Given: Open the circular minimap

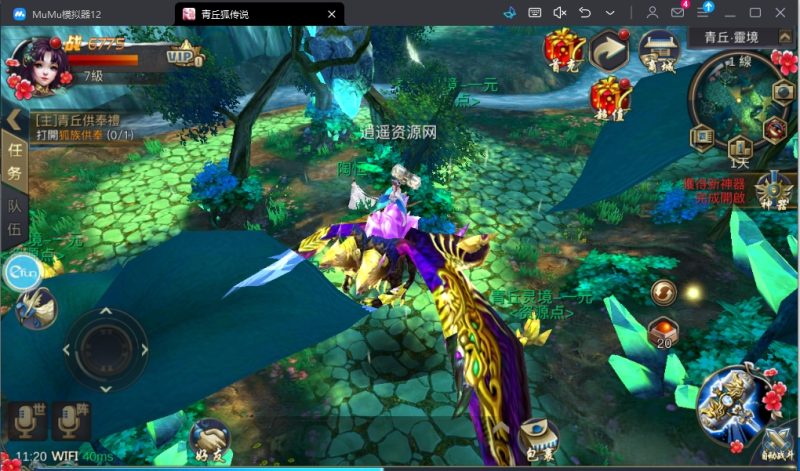Looking at the screenshot, I should pos(741,102).
